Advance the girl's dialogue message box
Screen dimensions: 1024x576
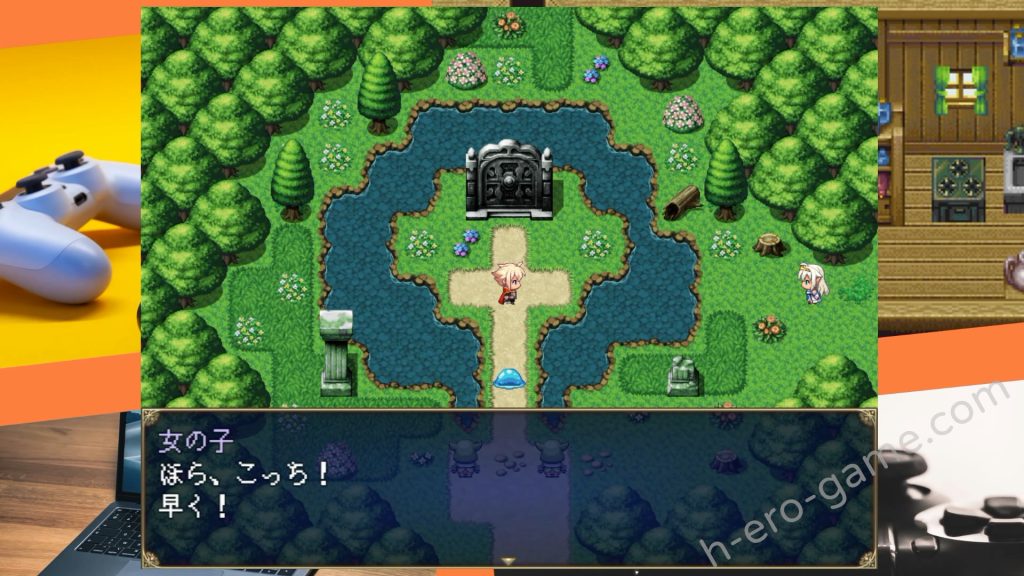[509, 488]
